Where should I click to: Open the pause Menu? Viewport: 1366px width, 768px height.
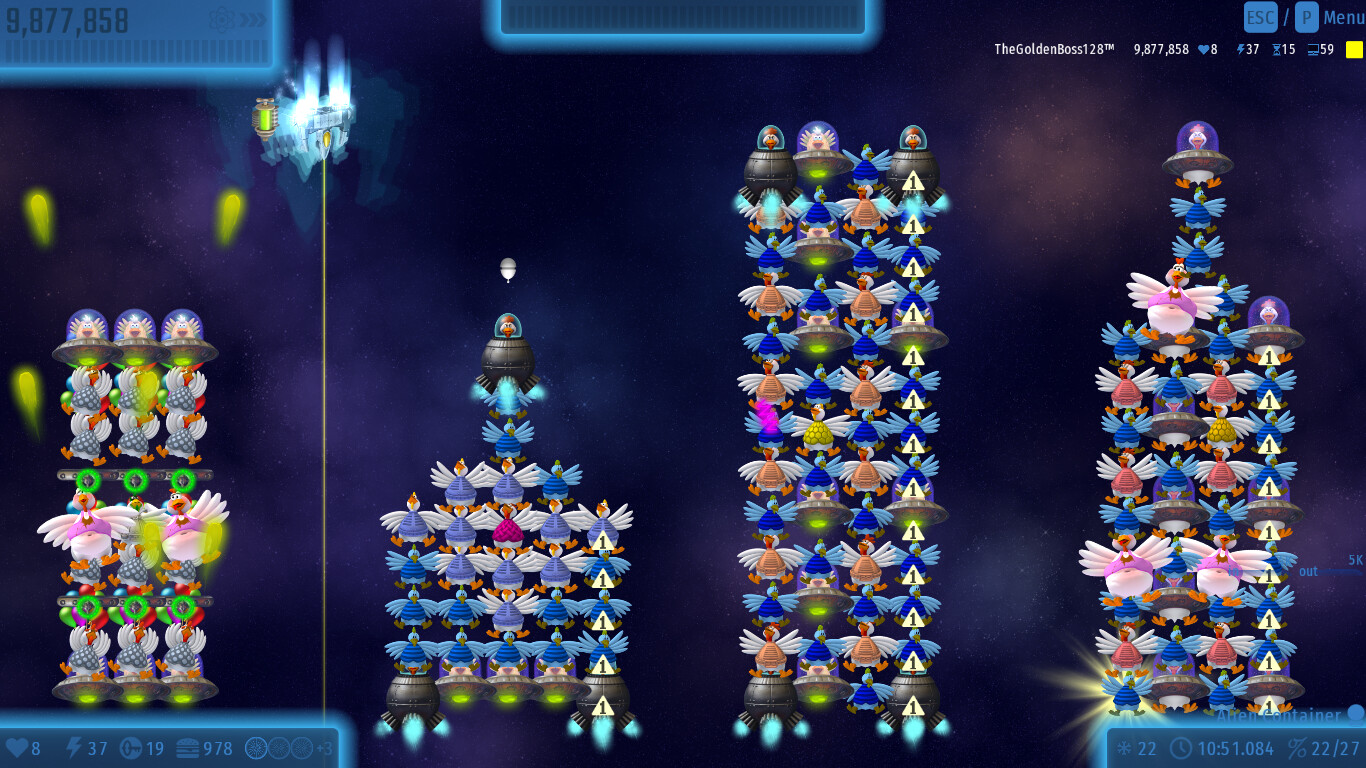click(1343, 17)
